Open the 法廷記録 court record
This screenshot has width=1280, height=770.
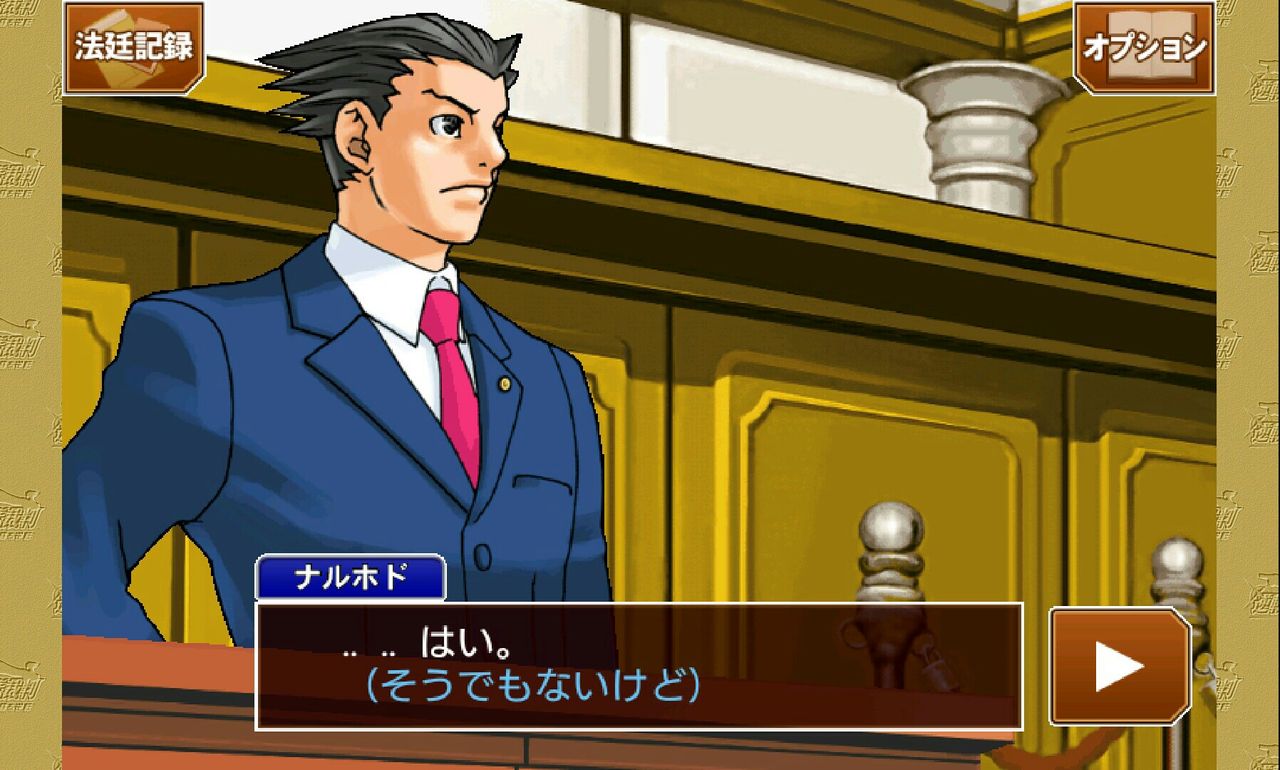tap(134, 47)
